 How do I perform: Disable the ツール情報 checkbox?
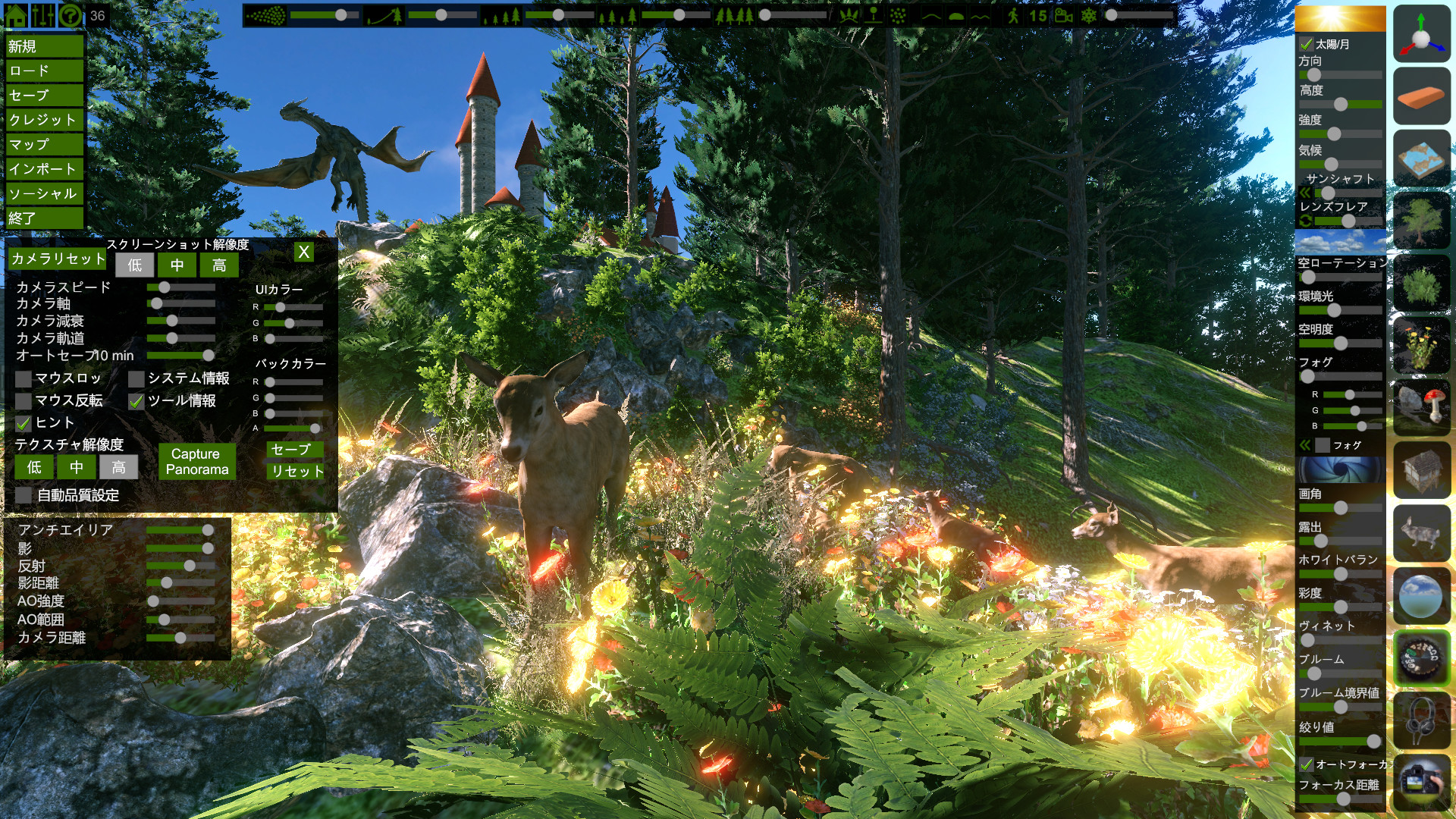pyautogui.click(x=138, y=402)
